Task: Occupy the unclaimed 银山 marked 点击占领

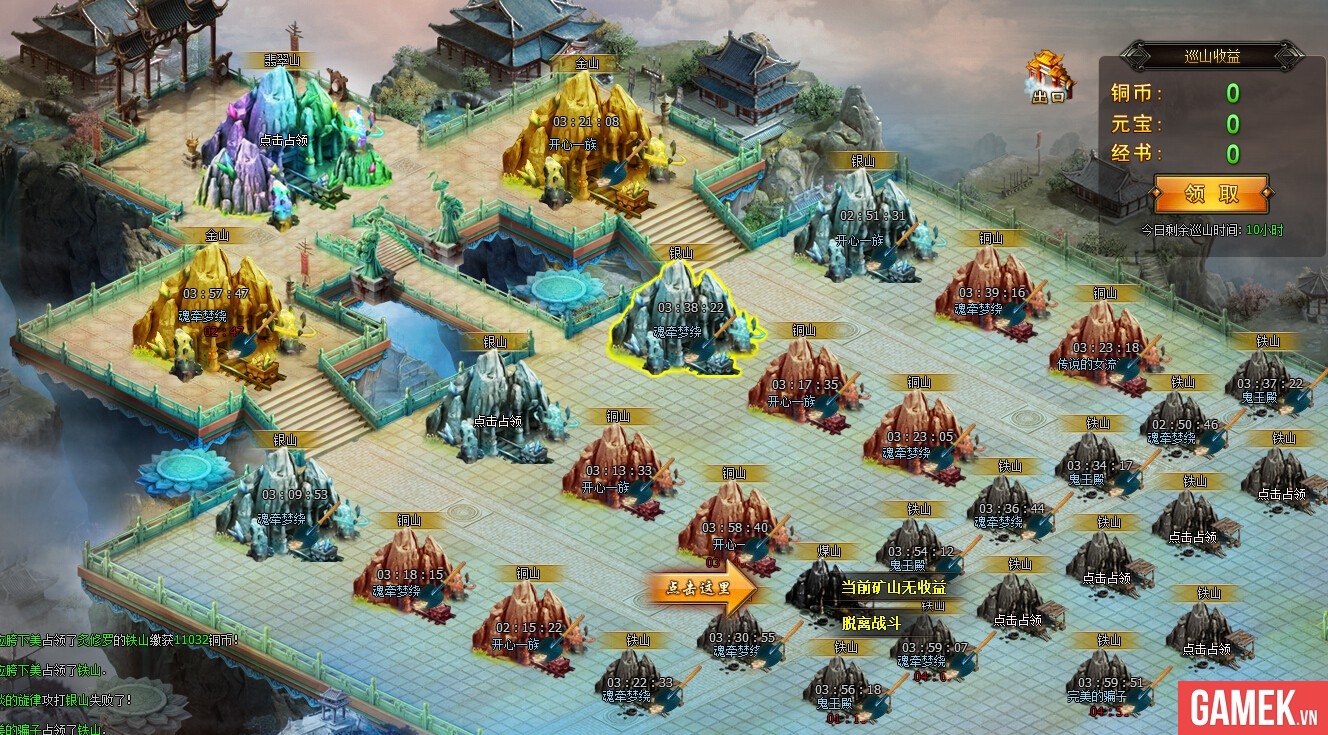Action: [495, 412]
